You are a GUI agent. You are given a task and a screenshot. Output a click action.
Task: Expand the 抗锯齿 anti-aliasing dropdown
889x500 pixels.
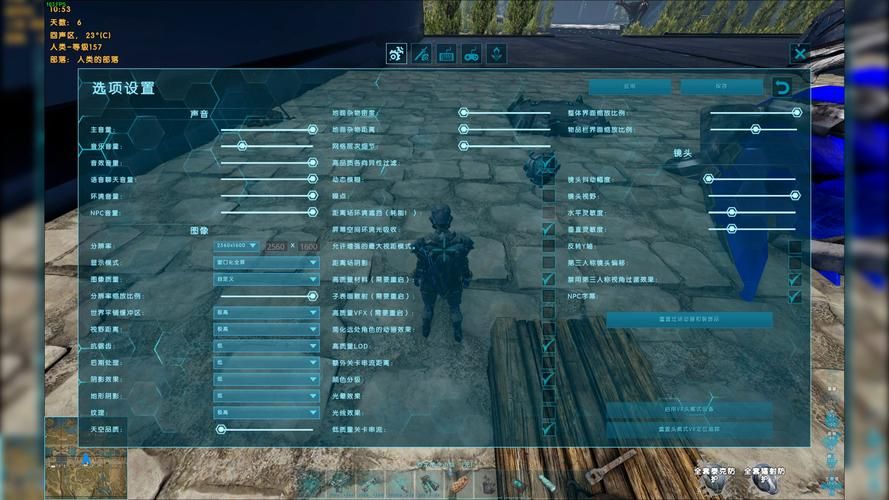(265, 345)
